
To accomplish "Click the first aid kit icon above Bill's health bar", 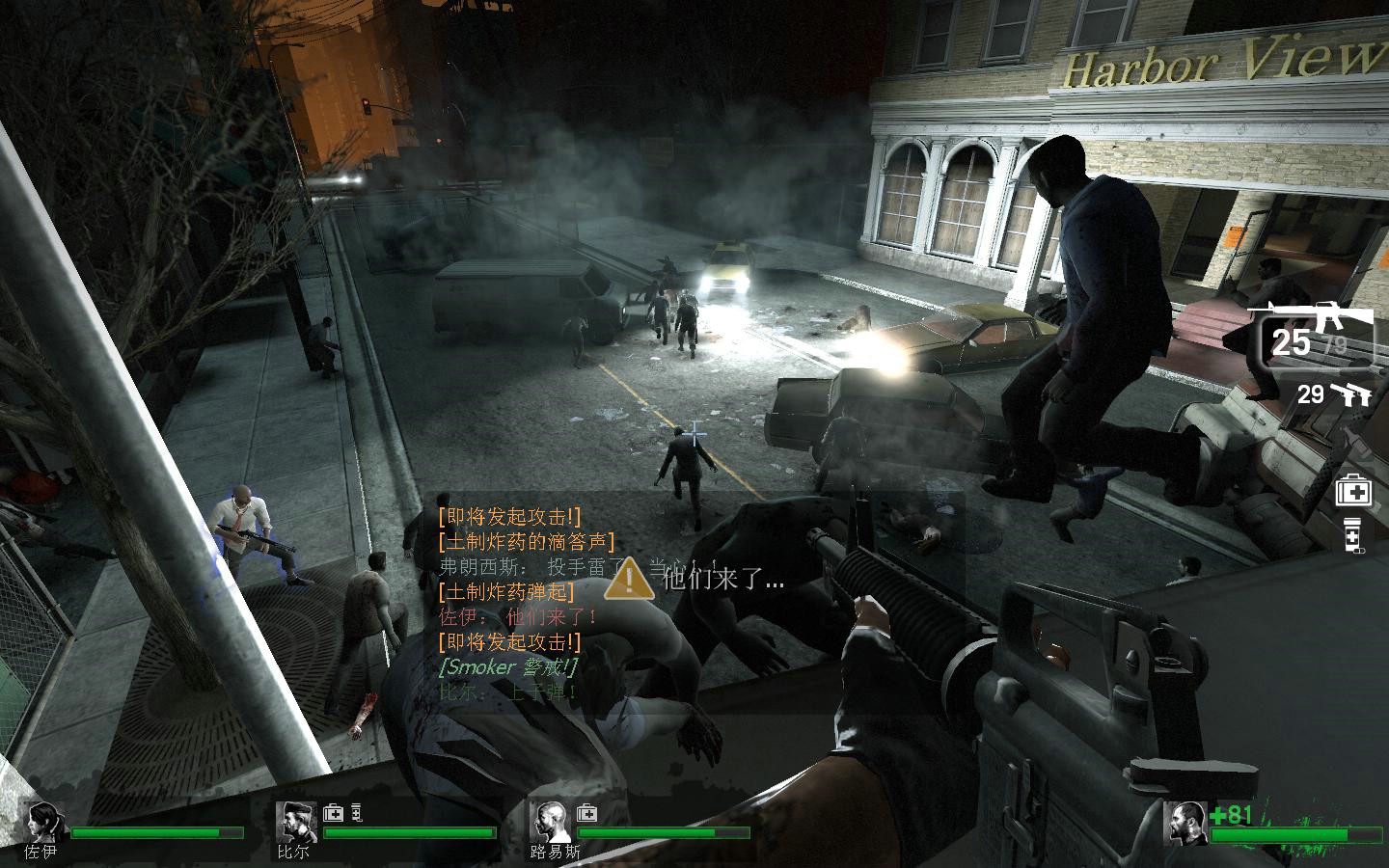I will point(333,813).
